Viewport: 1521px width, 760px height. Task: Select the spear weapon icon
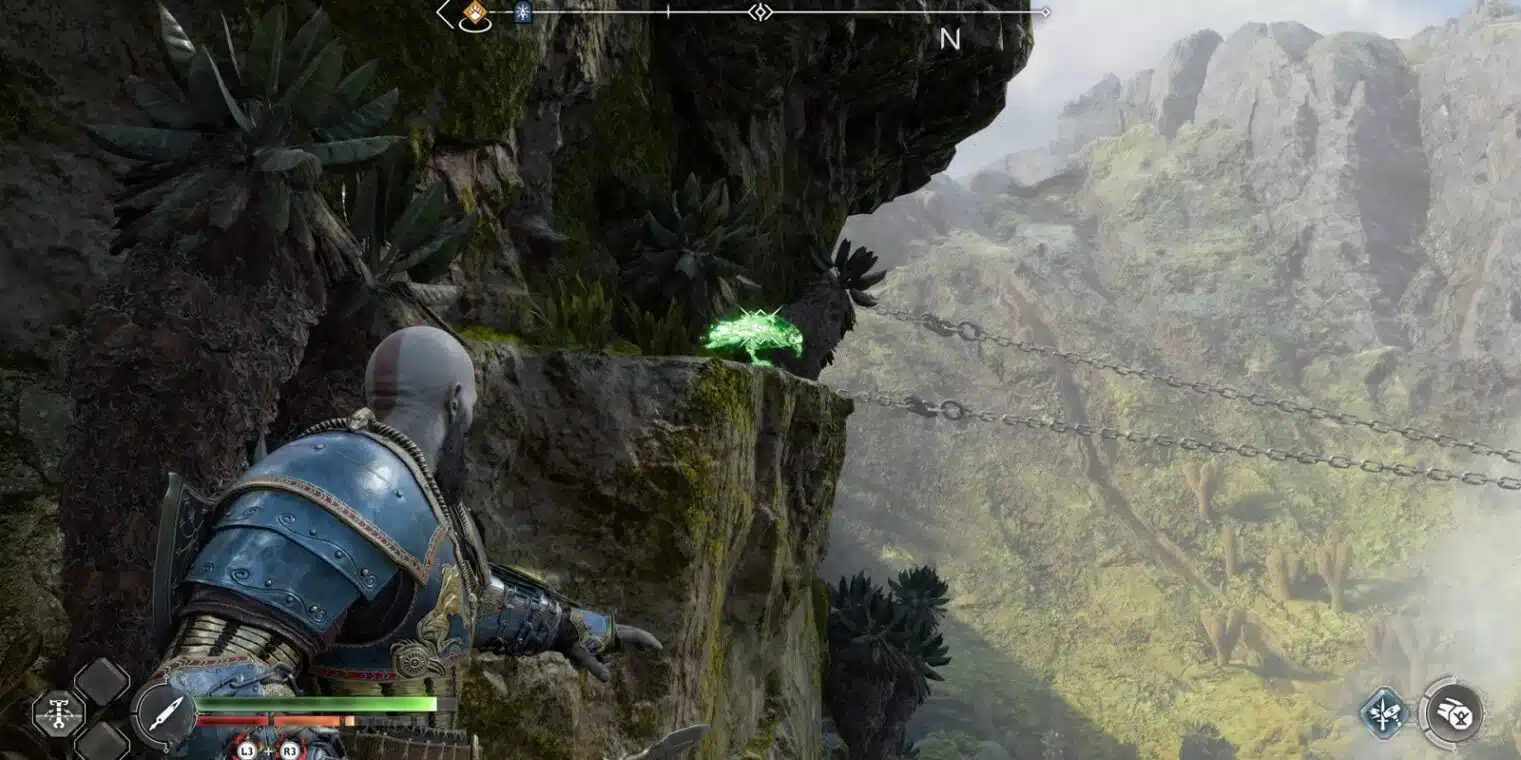163,715
